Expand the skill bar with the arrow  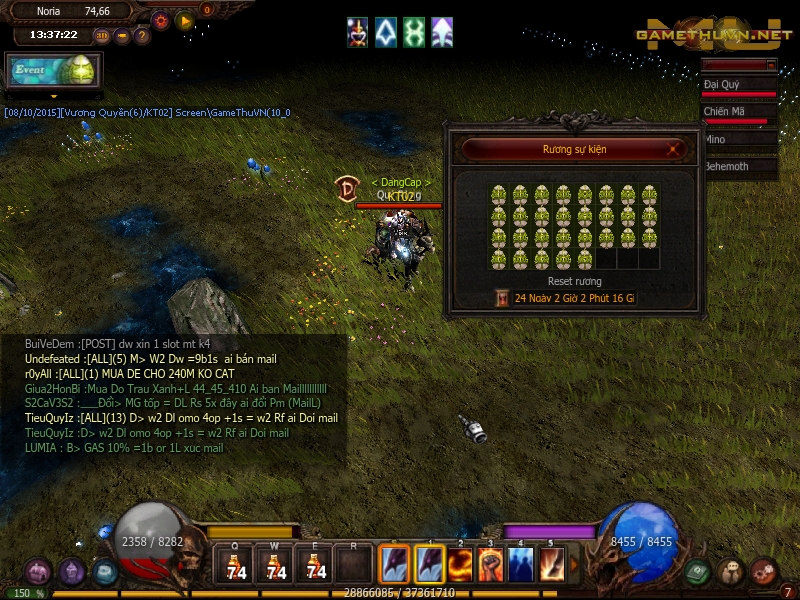point(573,565)
